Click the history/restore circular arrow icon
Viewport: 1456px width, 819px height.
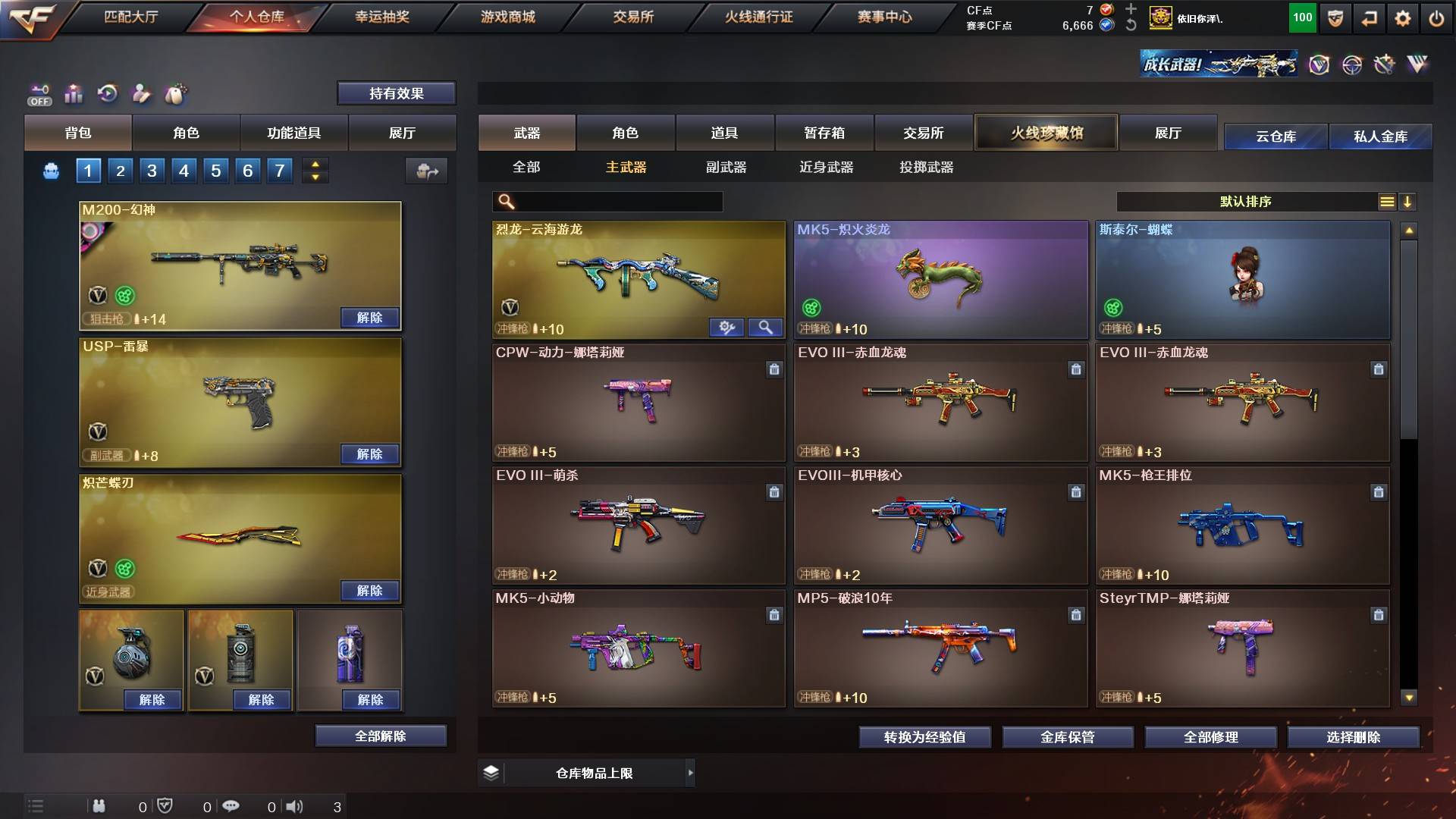108,93
